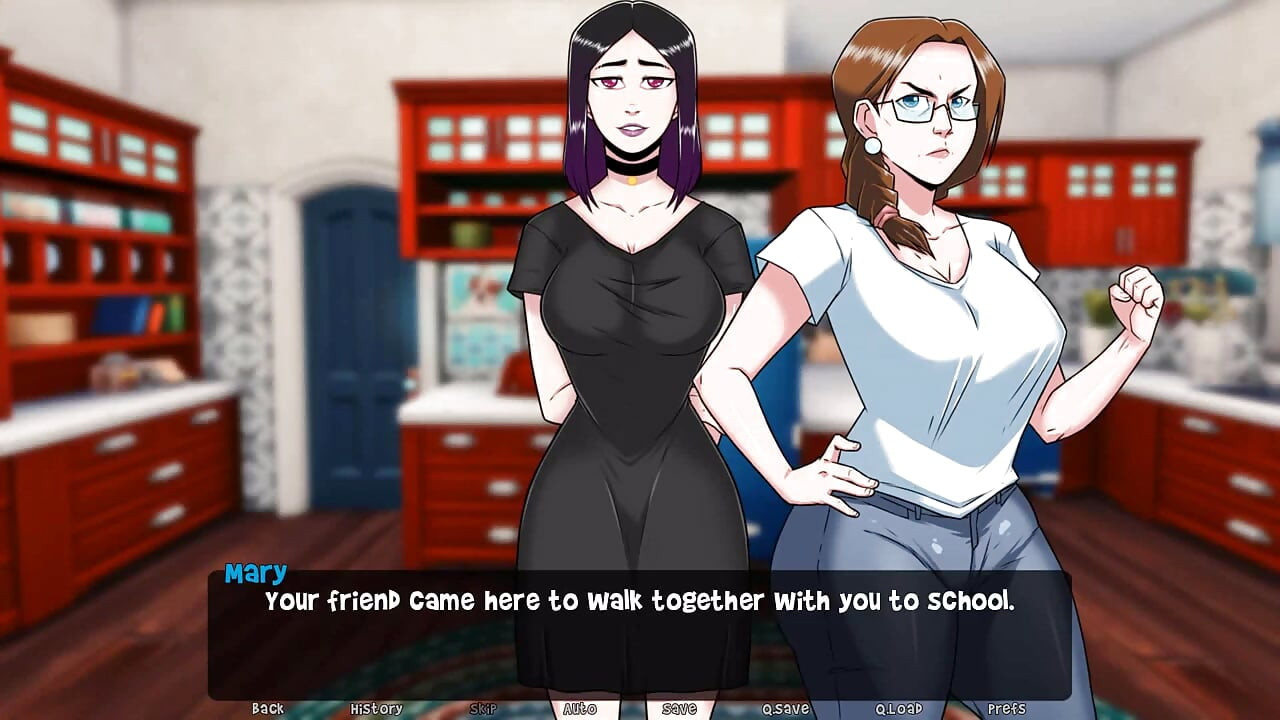Enable Skip mode to fast-forward text
Viewport: 1280px width, 720px height.
tap(482, 708)
